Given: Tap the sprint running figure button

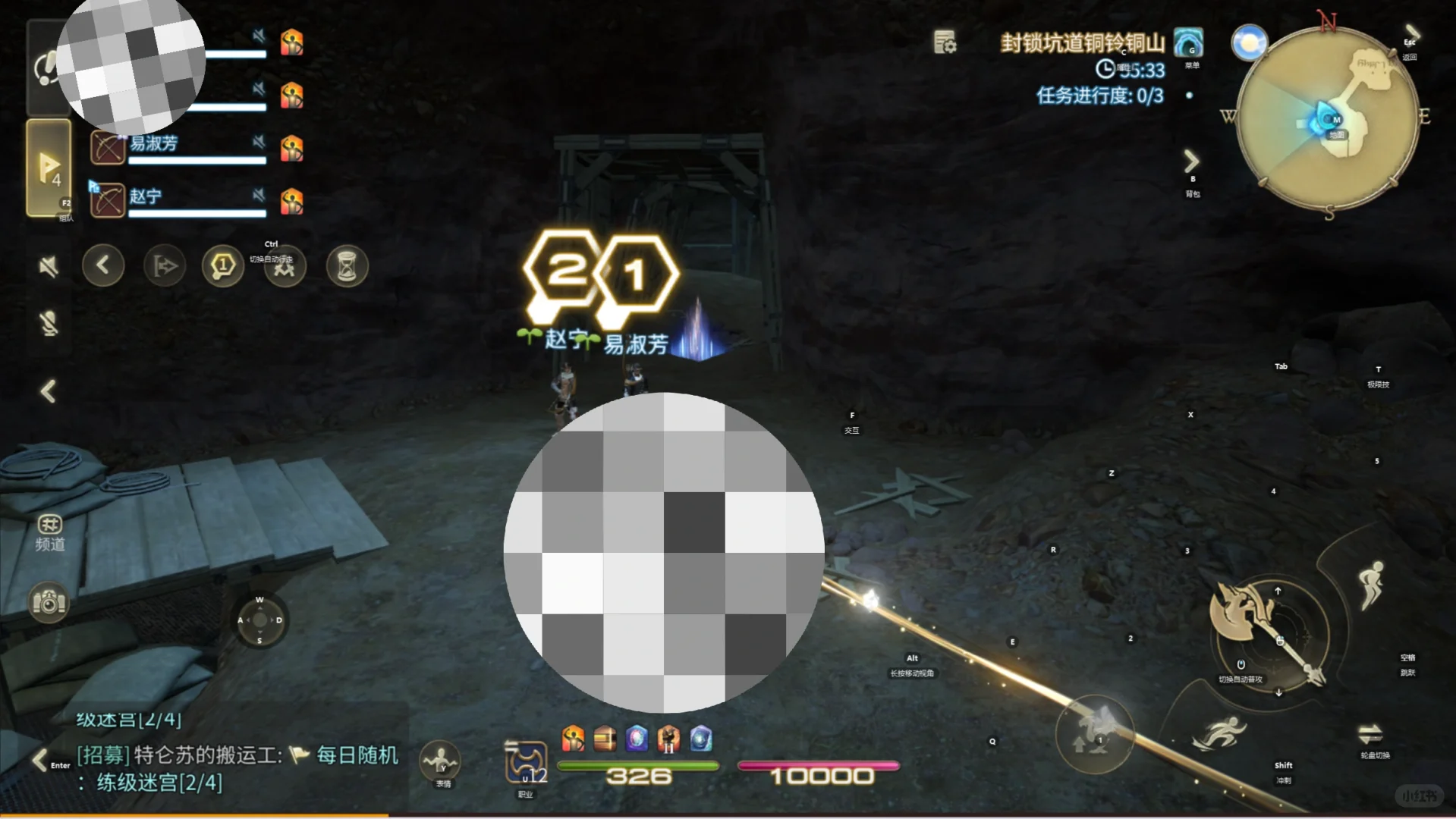Looking at the screenshot, I should click(1219, 733).
